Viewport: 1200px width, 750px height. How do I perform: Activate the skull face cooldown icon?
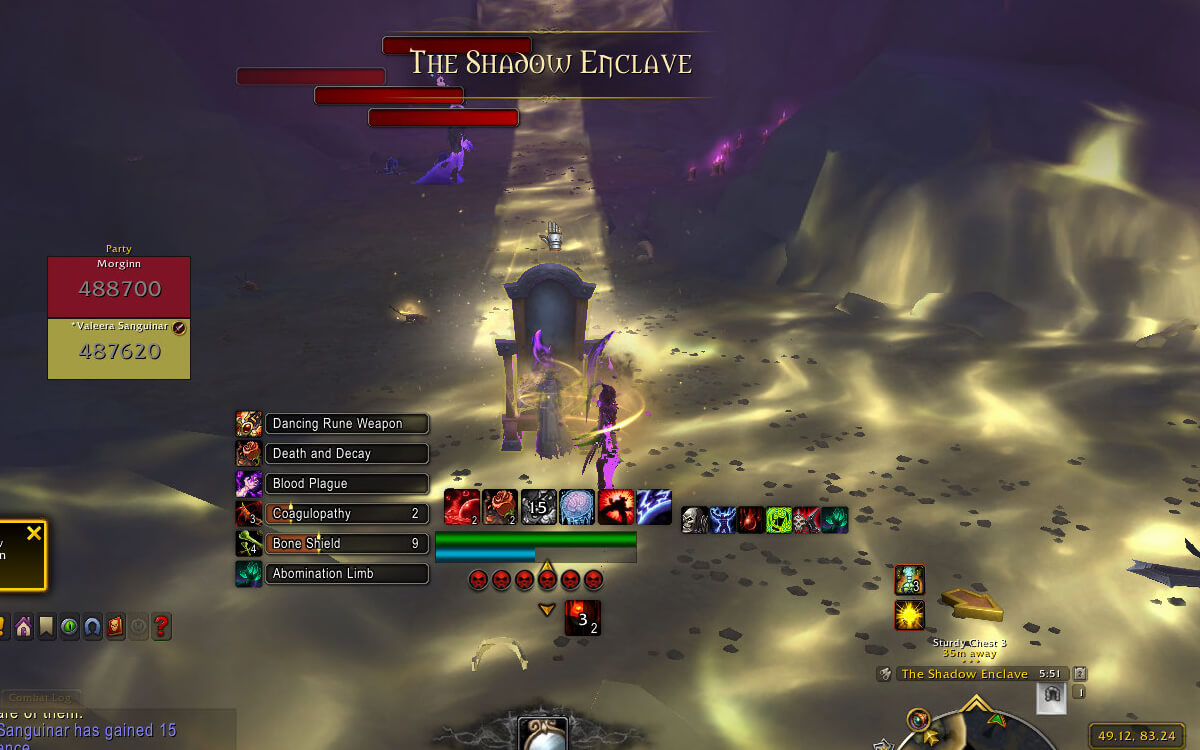695,520
